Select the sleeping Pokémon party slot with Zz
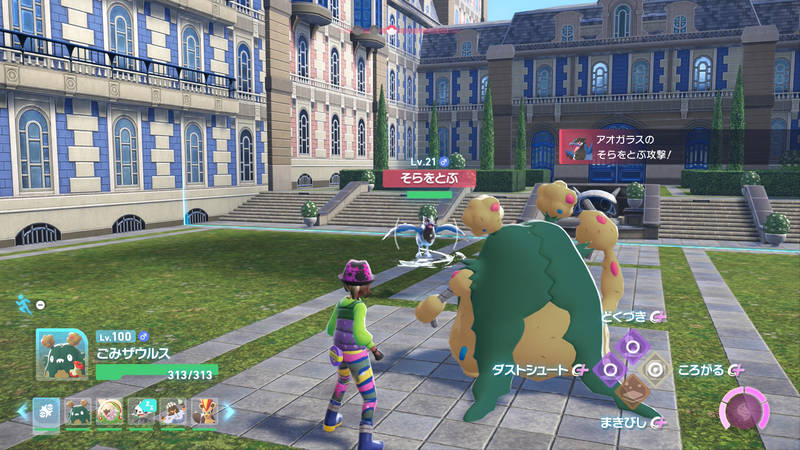Image resolution: width=800 pixels, height=450 pixels. click(x=141, y=411)
